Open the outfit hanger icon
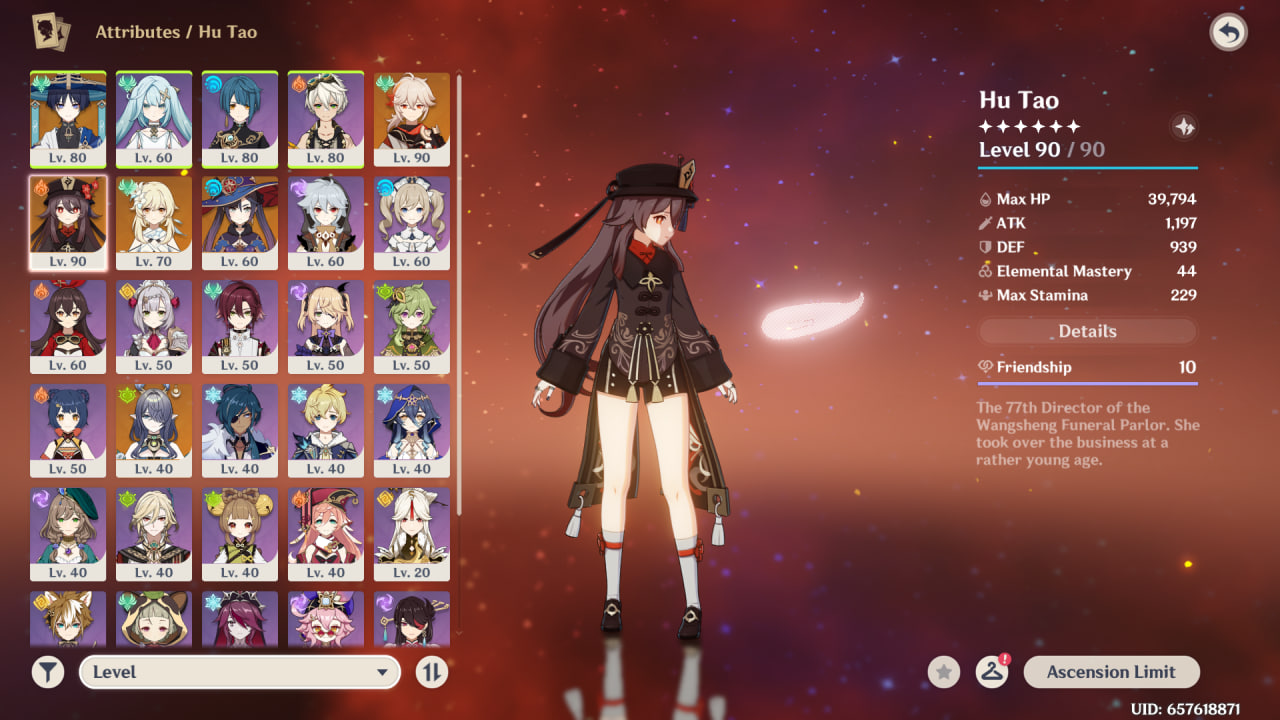This screenshot has width=1280, height=720. (991, 672)
